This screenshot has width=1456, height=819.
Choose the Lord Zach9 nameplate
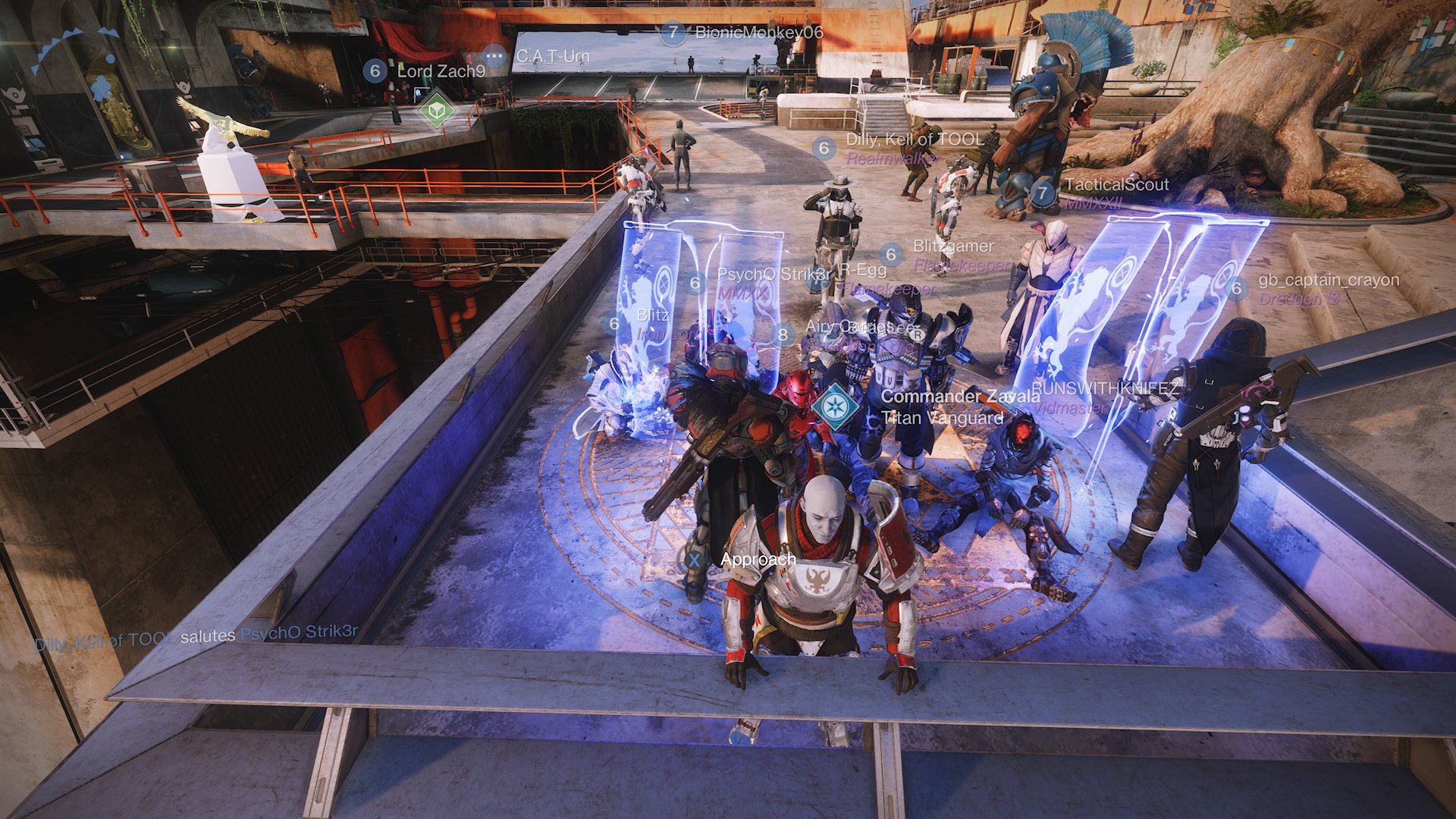(441, 71)
